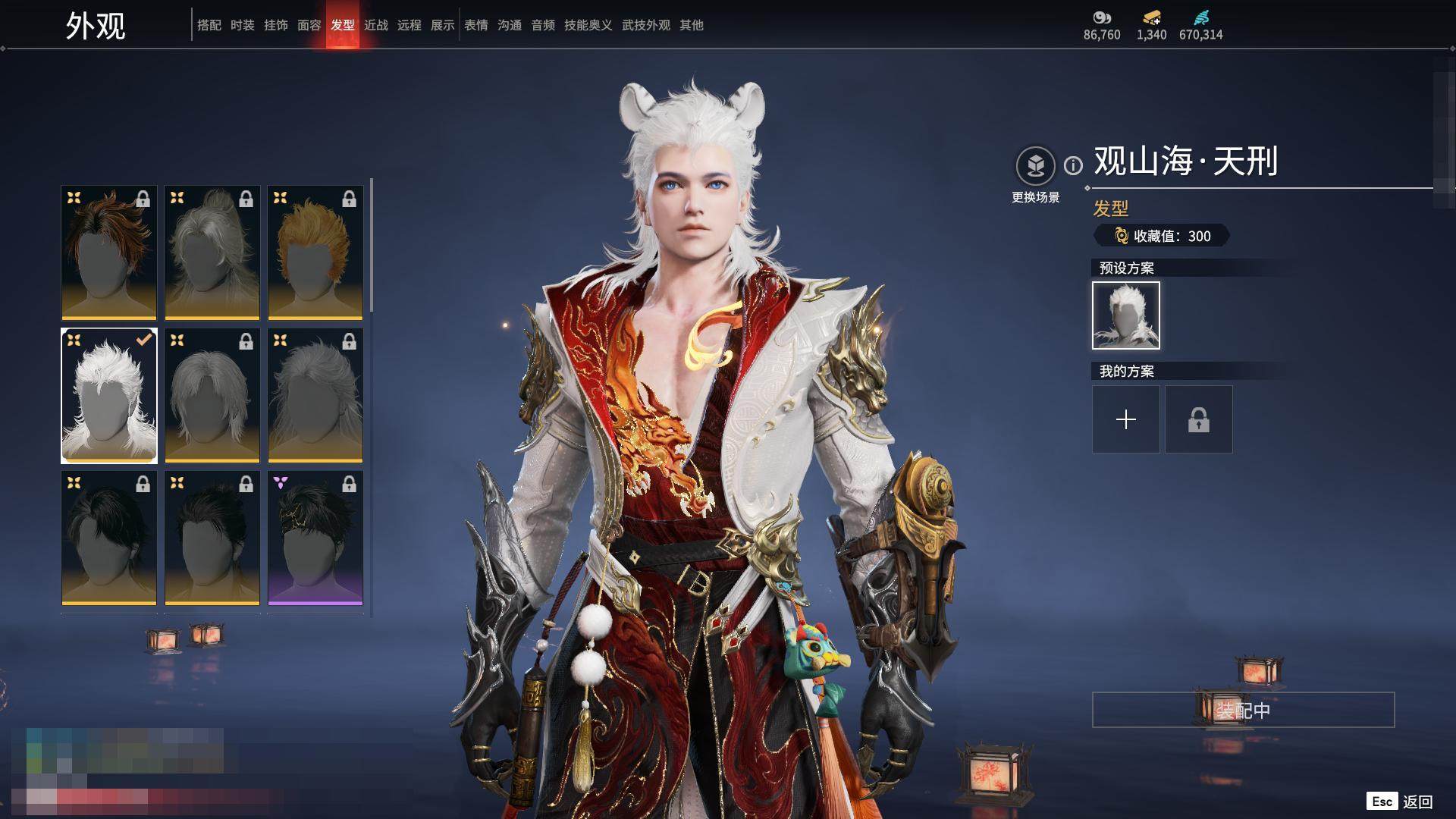Choose the purple-rarity black hairstyle with headband
1456x819 pixels.
click(315, 538)
